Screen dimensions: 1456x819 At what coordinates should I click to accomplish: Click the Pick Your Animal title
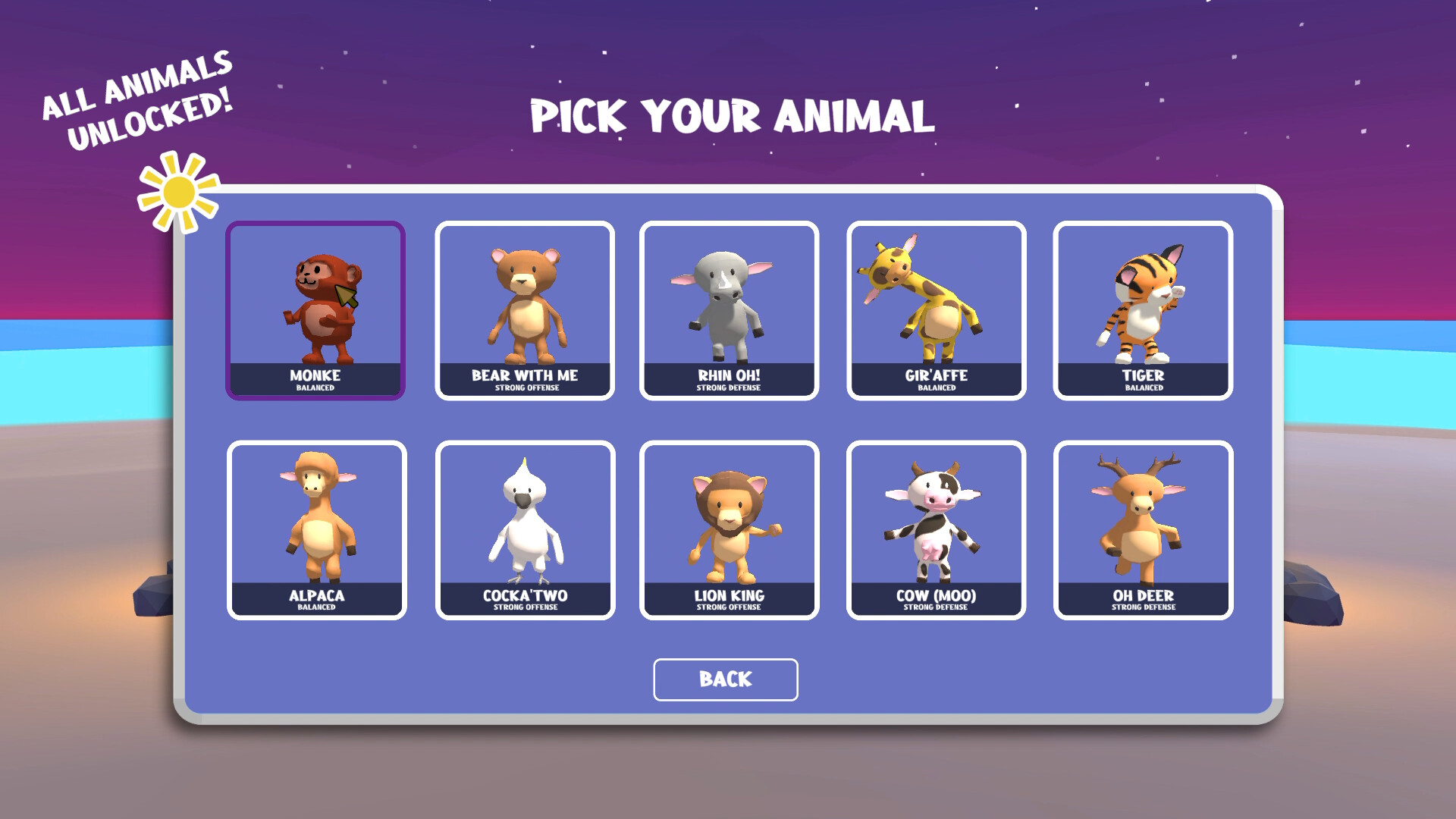pyautogui.click(x=733, y=115)
